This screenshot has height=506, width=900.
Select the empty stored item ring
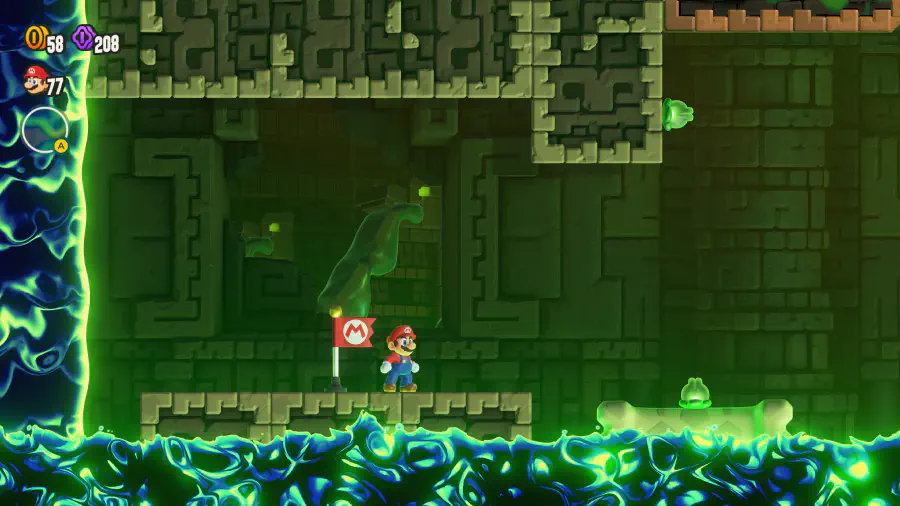point(44,129)
